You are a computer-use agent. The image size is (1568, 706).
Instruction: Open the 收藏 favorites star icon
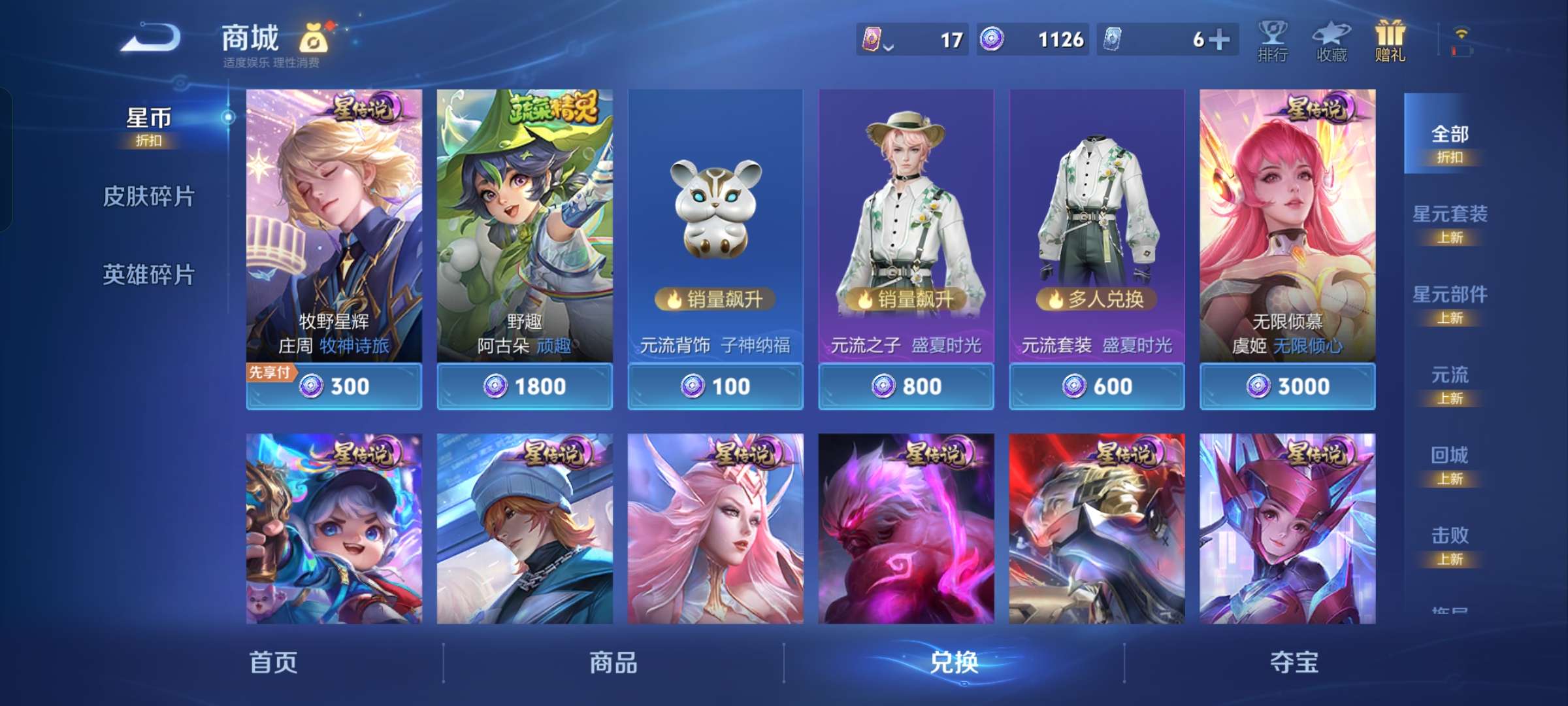pos(1330,39)
